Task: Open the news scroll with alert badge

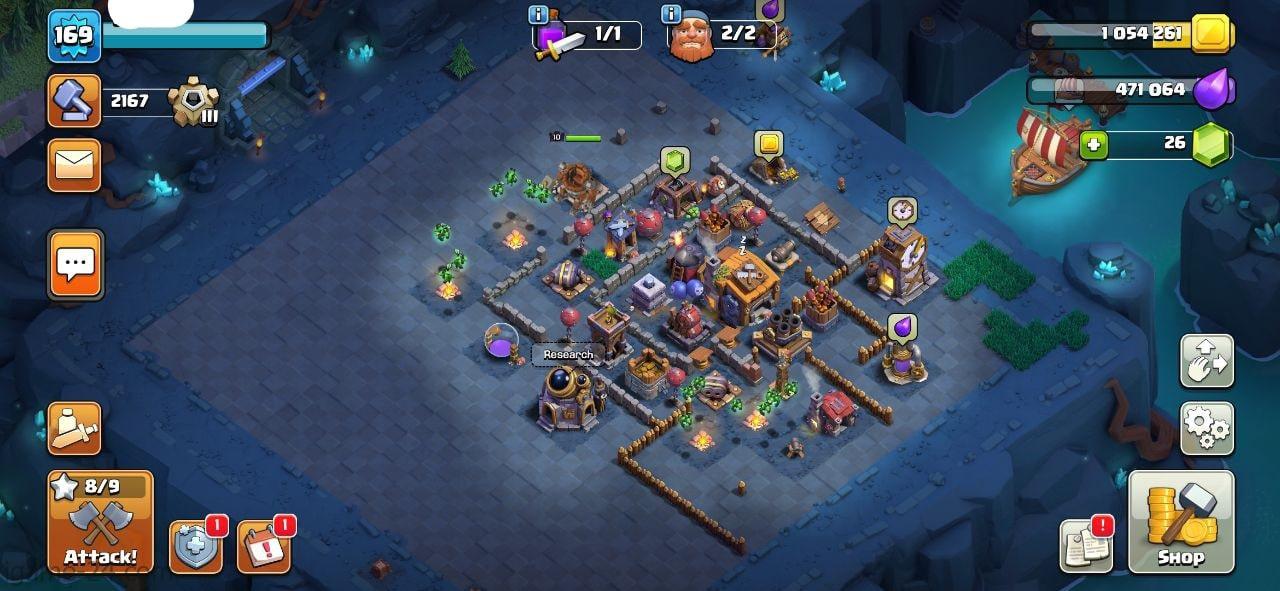Action: tap(1085, 547)
